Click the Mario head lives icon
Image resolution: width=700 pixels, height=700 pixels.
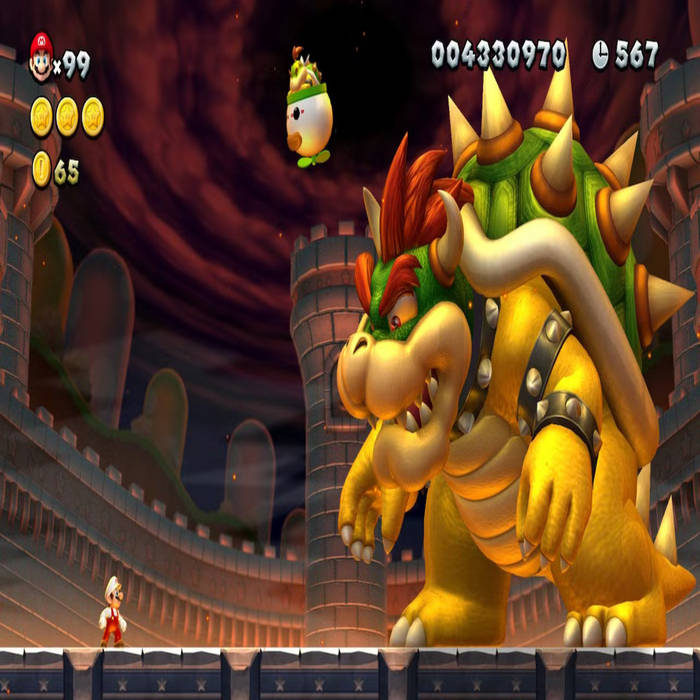(x=41, y=58)
